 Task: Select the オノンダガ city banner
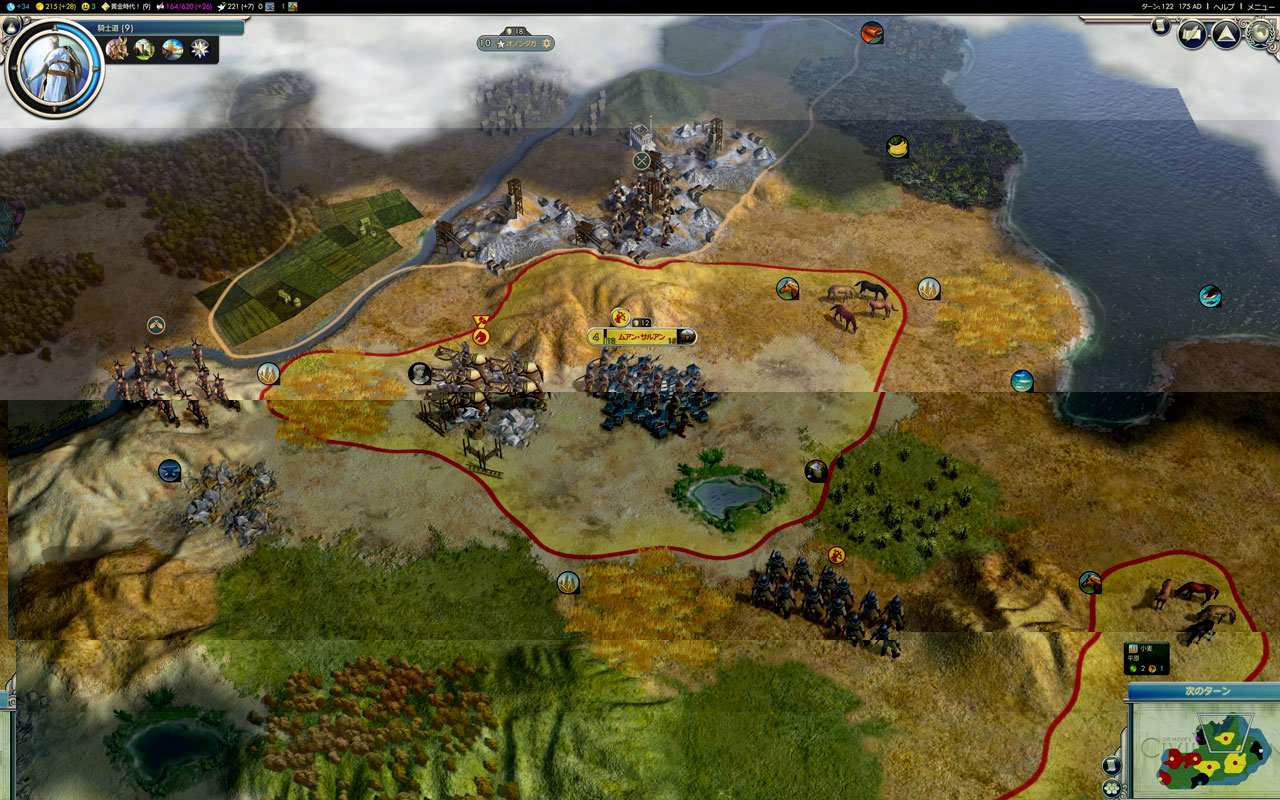[515, 44]
